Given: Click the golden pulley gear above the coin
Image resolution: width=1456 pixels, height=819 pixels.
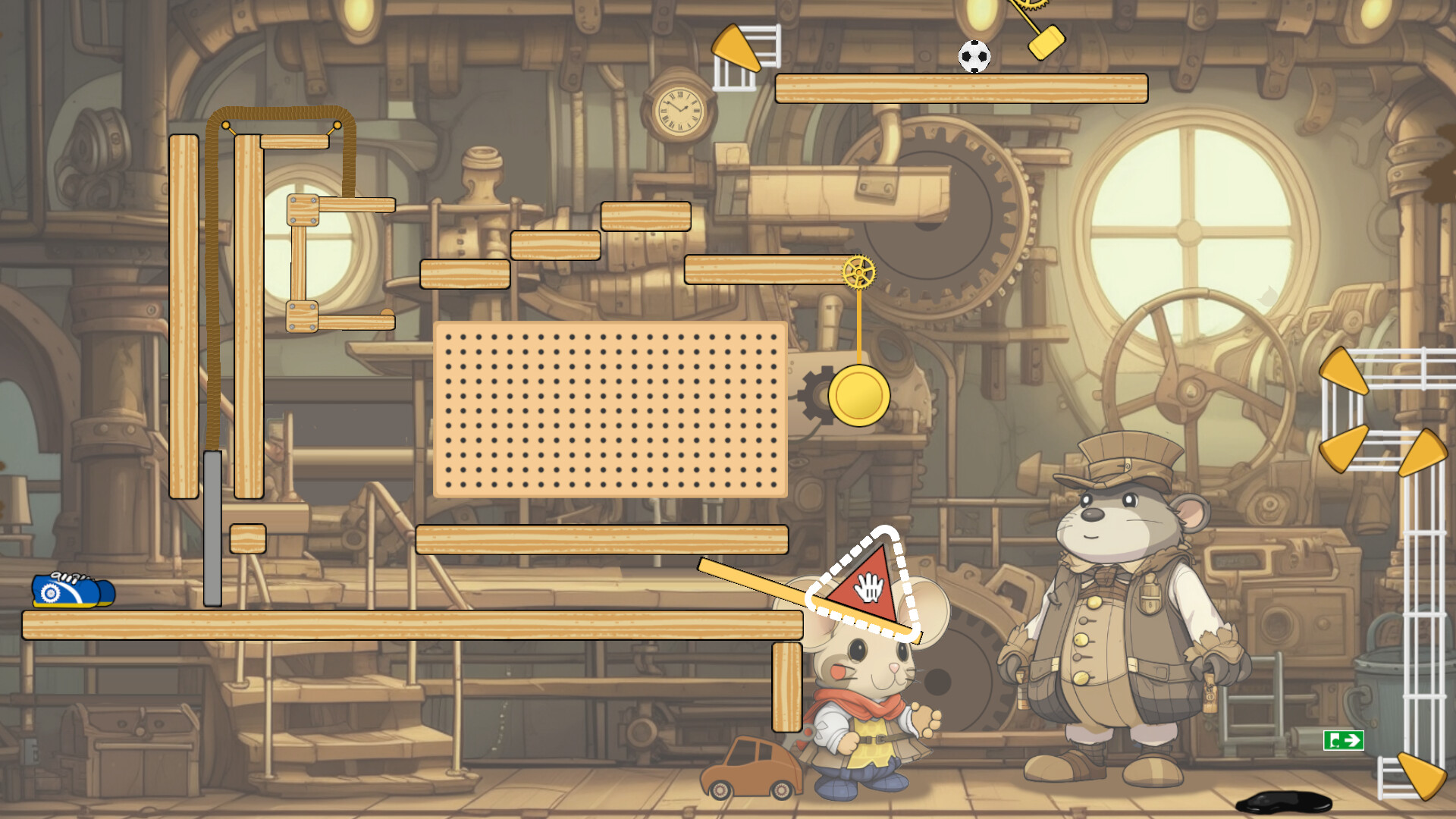Looking at the screenshot, I should 861,271.
